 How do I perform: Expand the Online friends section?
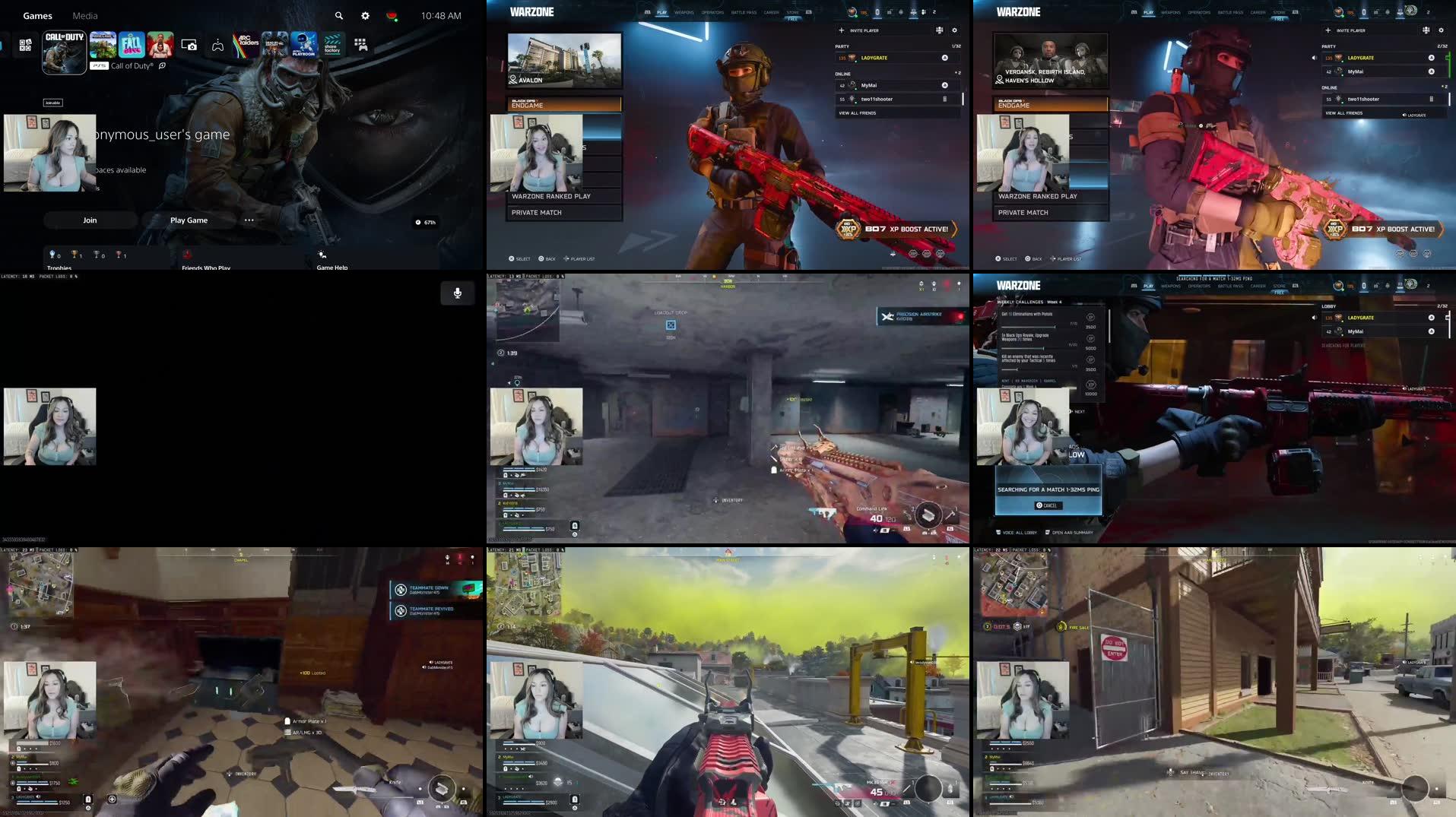[842, 74]
